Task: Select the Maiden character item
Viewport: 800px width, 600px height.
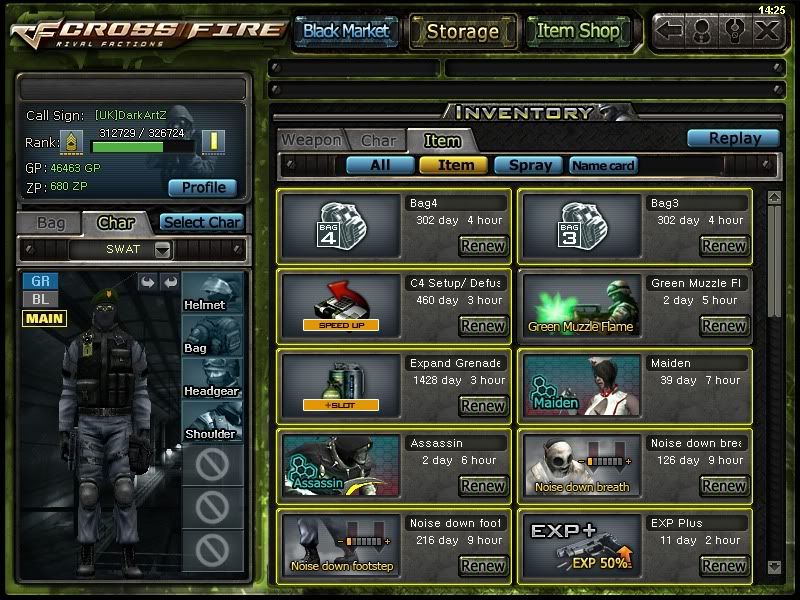Action: 581,385
